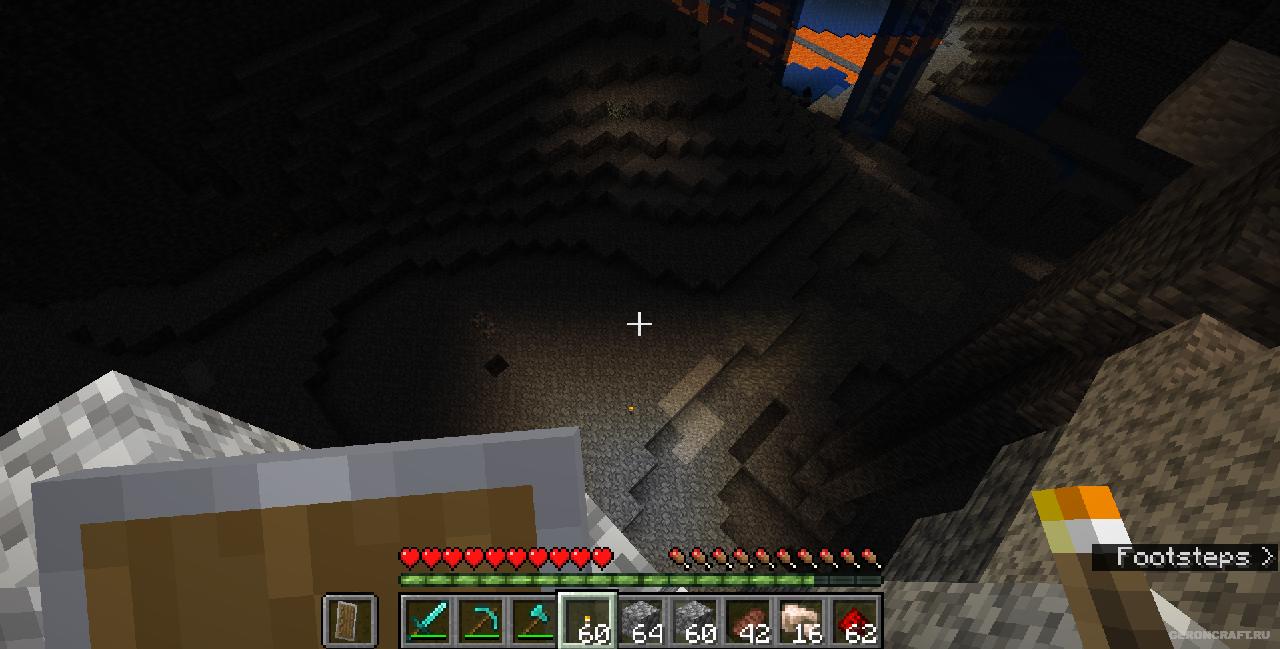Select the raw meat stack of 16

tap(802, 620)
